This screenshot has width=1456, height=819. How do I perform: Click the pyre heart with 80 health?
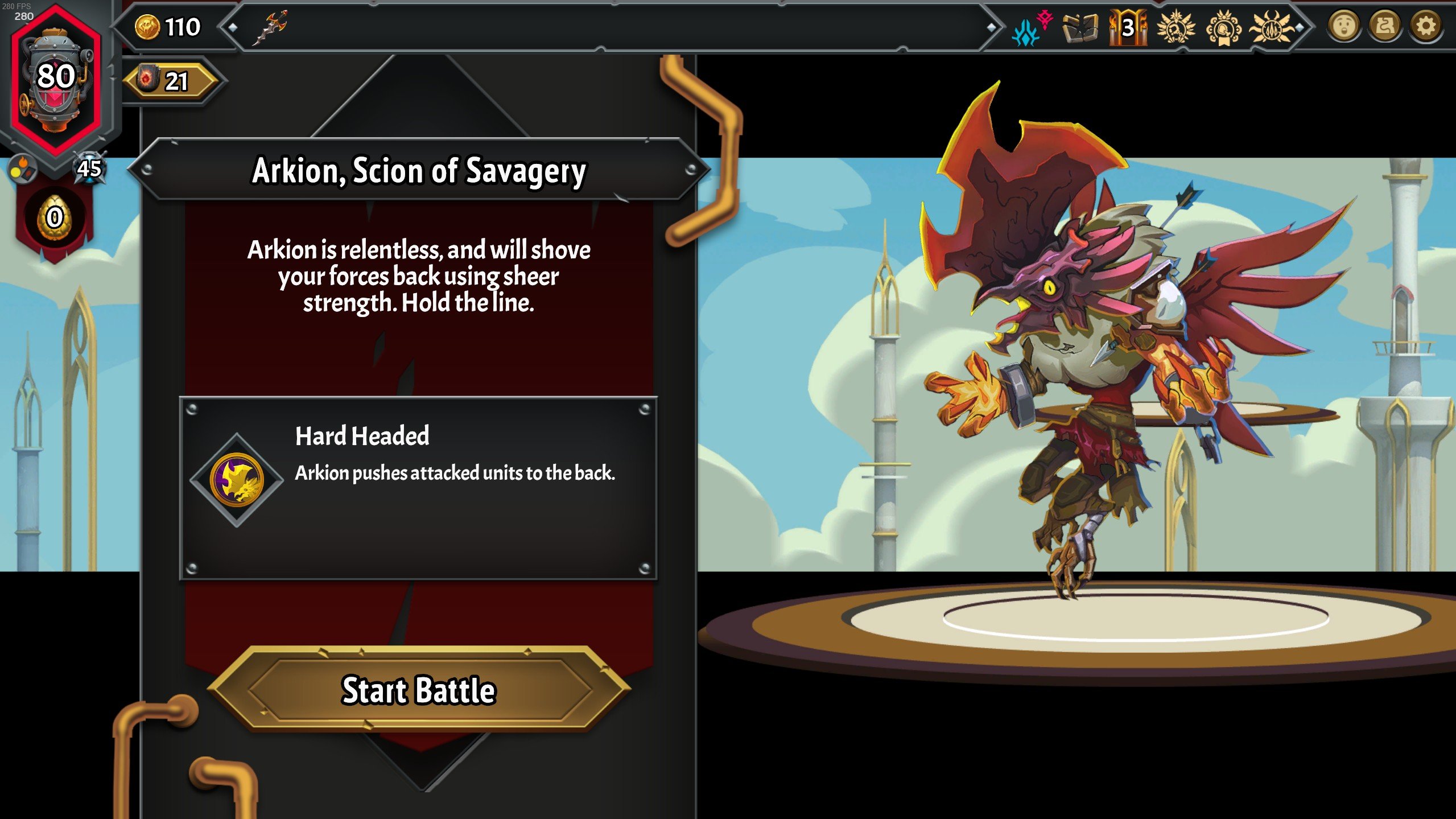click(x=56, y=77)
